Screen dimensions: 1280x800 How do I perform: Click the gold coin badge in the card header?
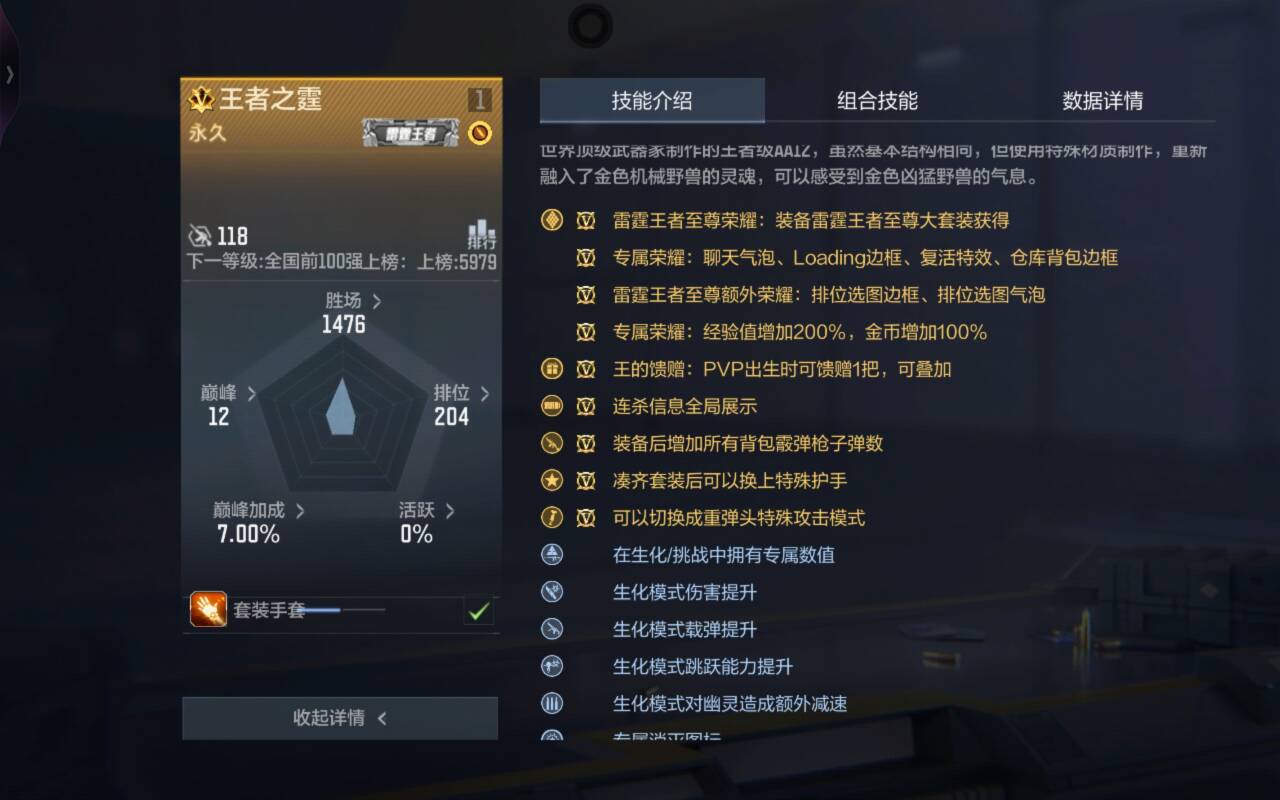480,132
